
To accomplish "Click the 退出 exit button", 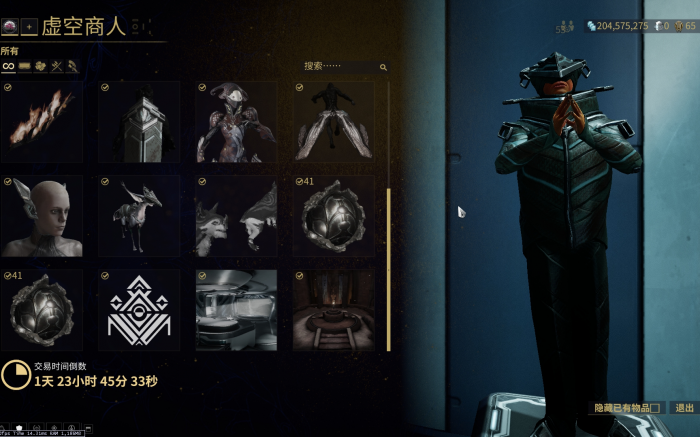I will click(x=684, y=408).
